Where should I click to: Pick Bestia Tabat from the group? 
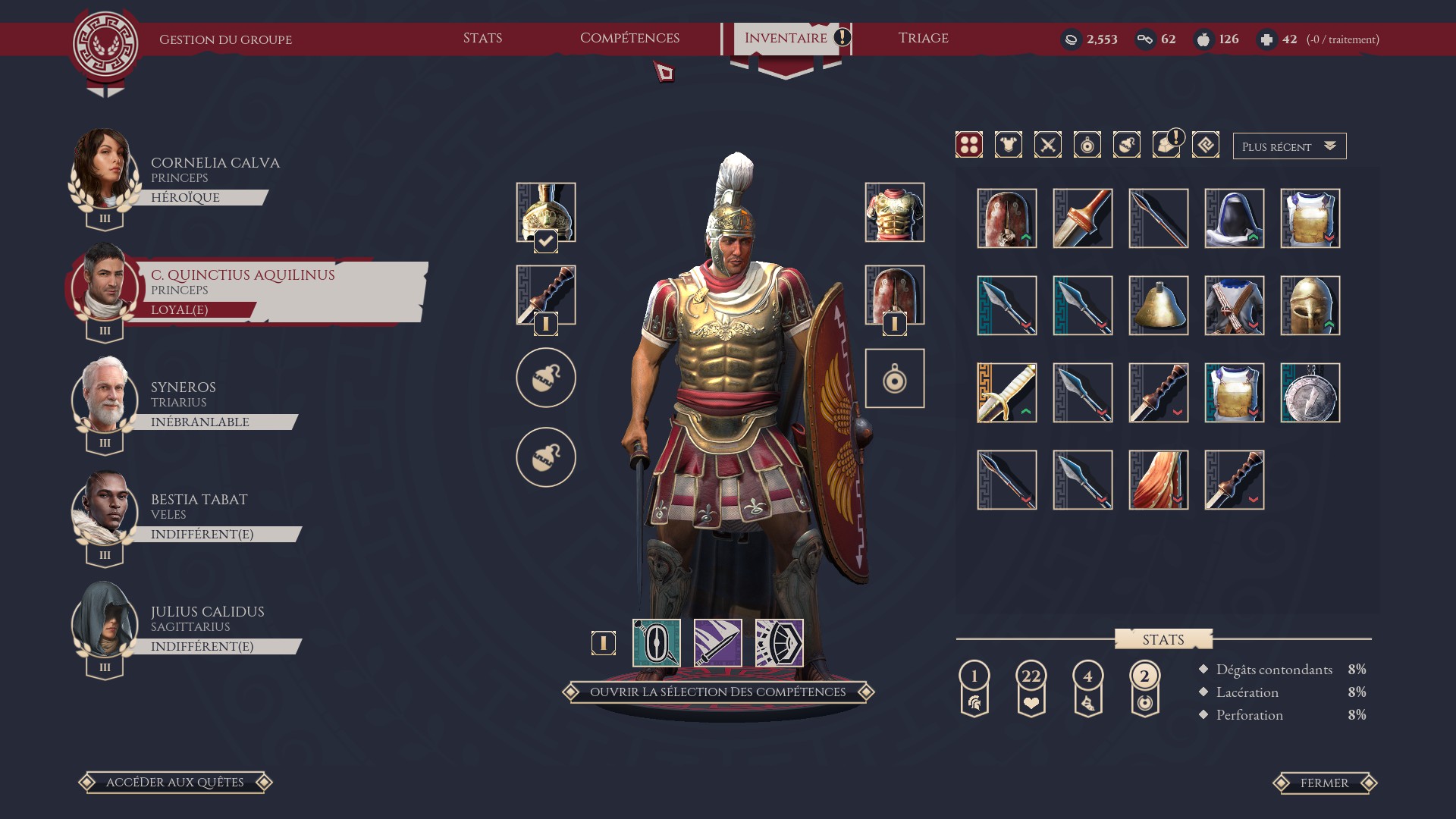click(x=199, y=500)
